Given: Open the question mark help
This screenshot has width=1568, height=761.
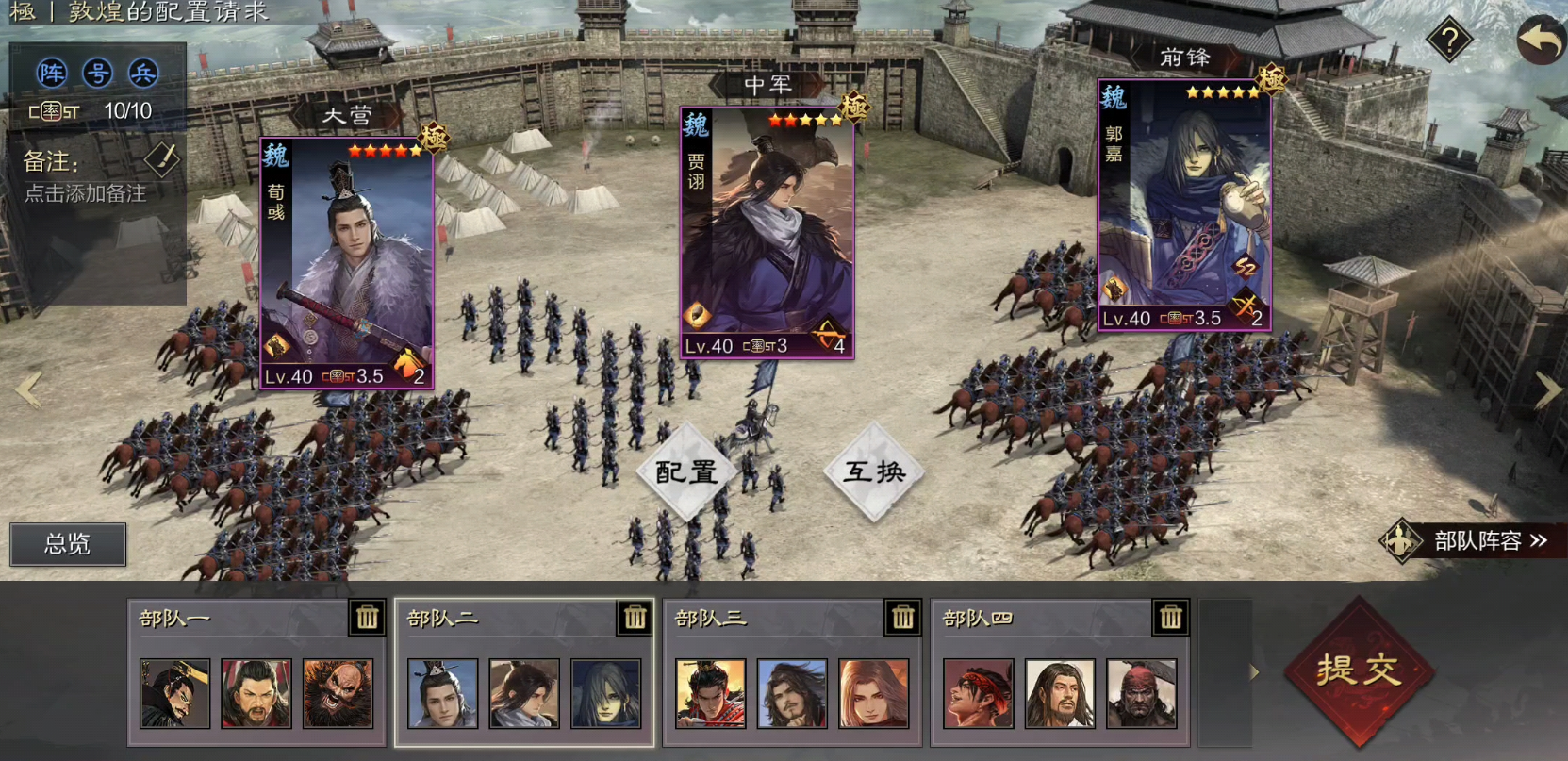Looking at the screenshot, I should (1449, 40).
